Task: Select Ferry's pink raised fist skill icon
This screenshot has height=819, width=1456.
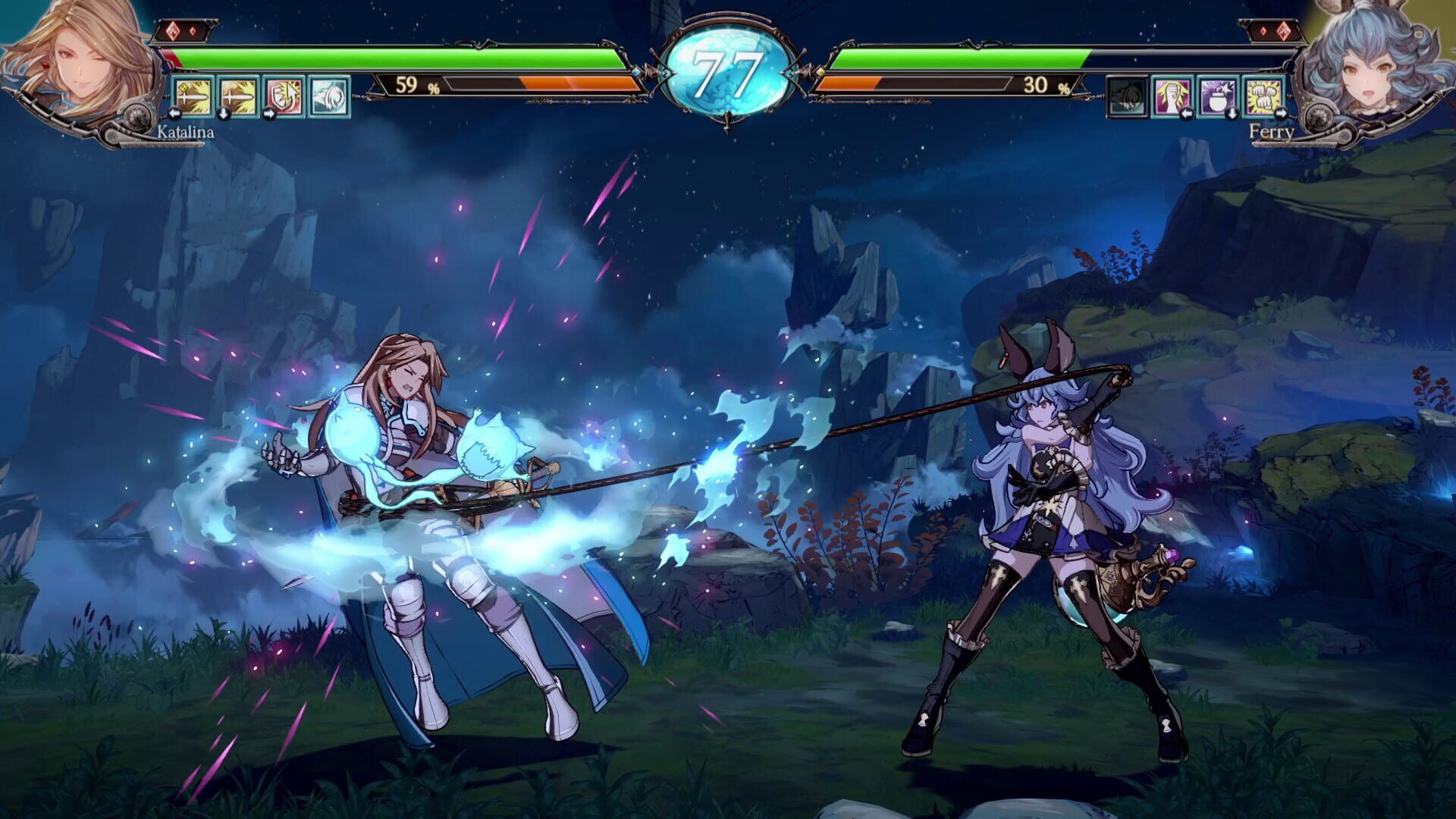Action: [x=1172, y=97]
